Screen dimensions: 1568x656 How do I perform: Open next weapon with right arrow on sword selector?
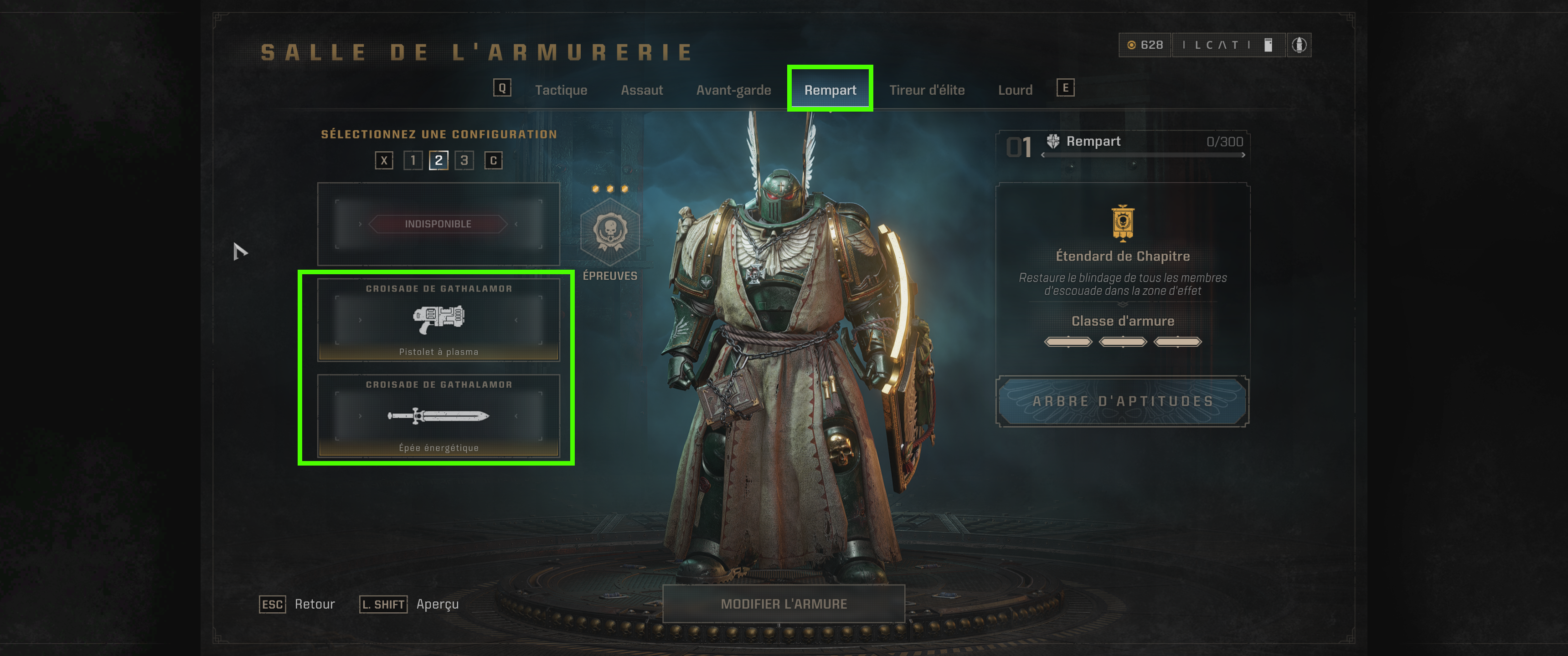515,417
